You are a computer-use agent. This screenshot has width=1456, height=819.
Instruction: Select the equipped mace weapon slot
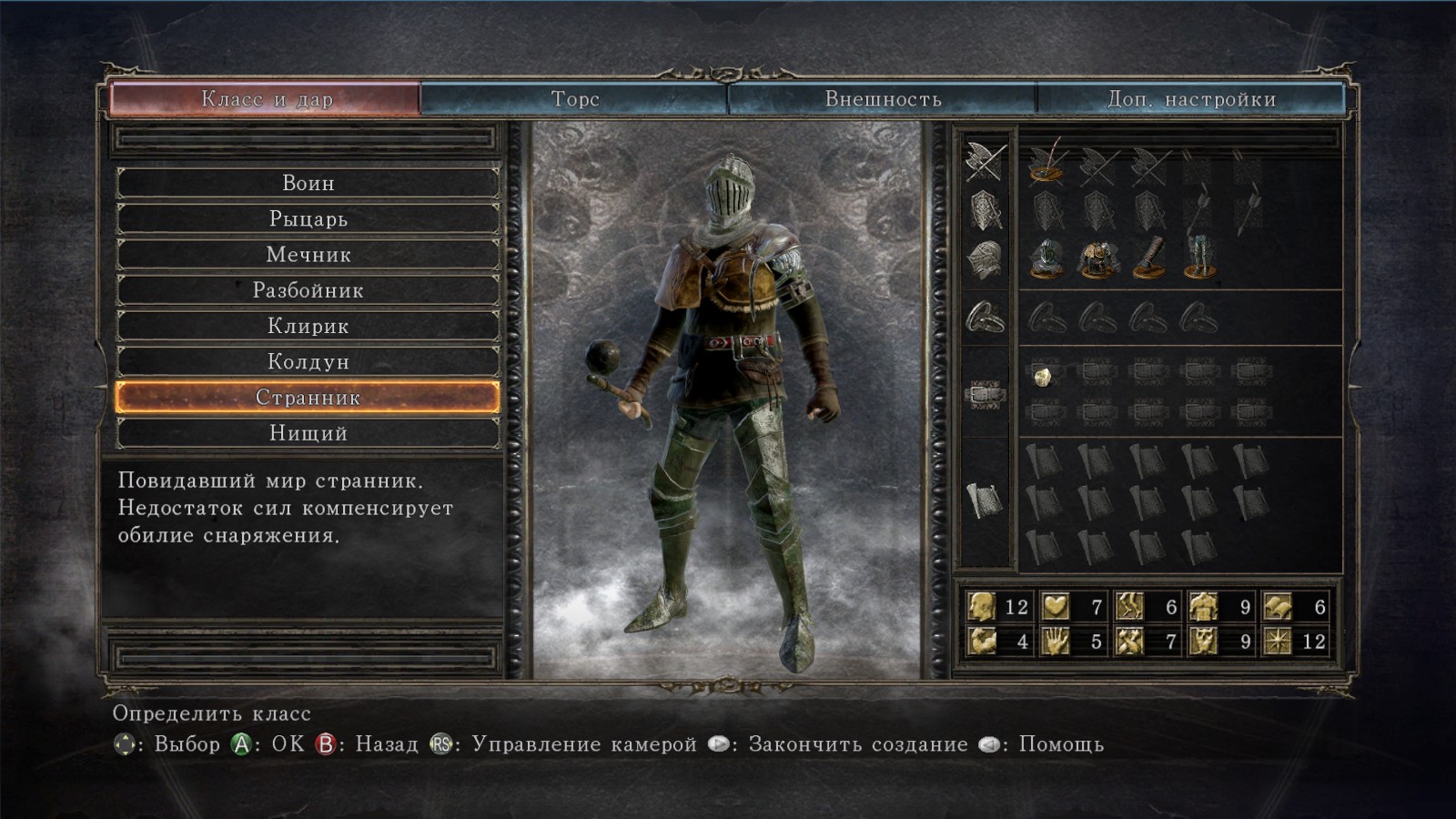(1046, 164)
